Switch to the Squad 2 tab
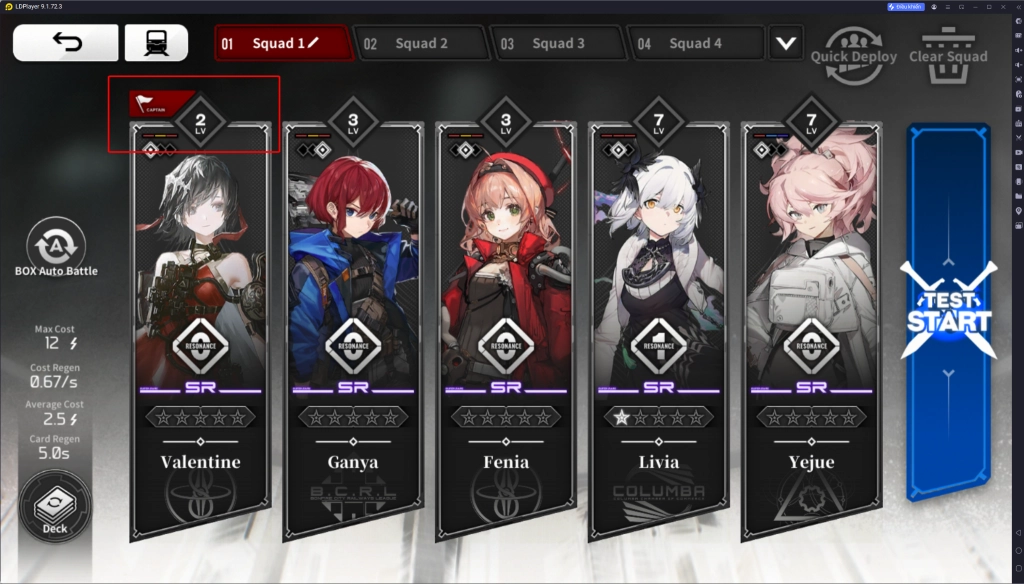Image resolution: width=1024 pixels, height=584 pixels. click(x=420, y=44)
